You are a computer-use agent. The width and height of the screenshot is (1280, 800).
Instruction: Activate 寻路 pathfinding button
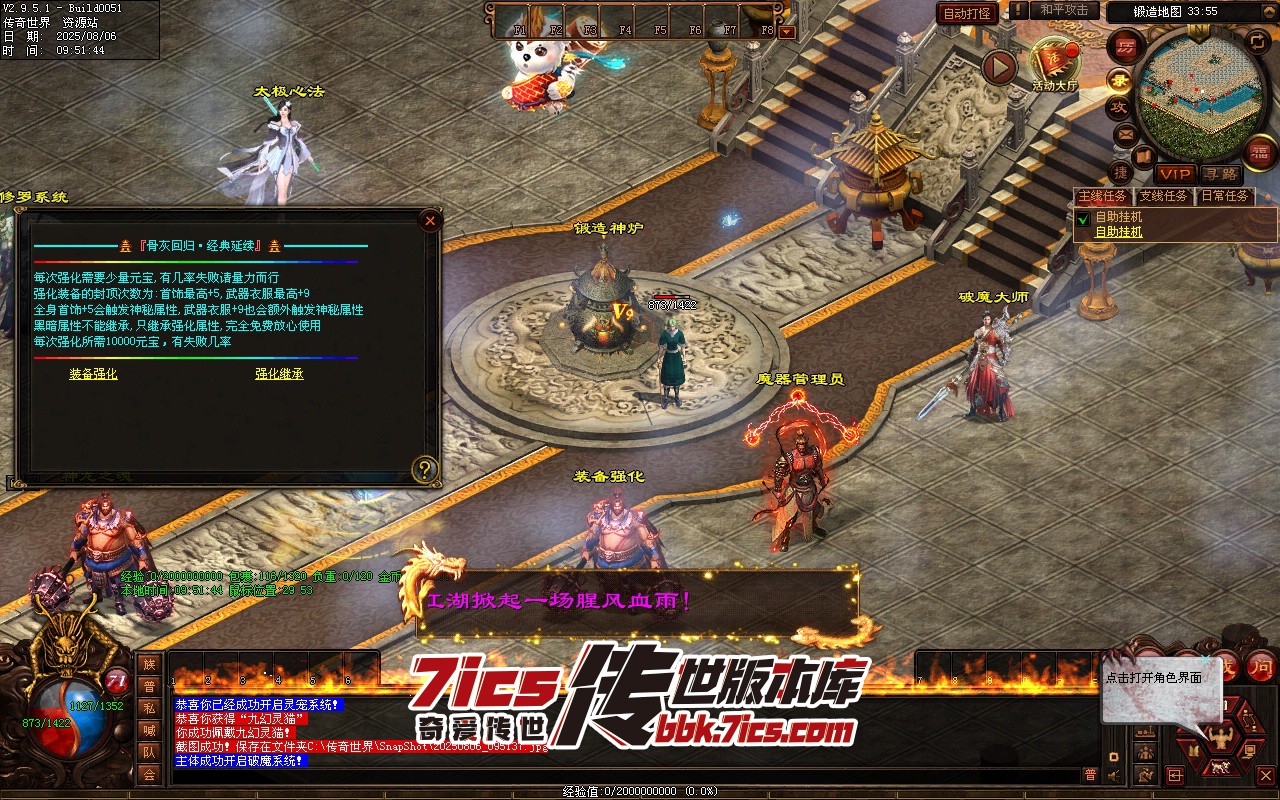[1220, 174]
